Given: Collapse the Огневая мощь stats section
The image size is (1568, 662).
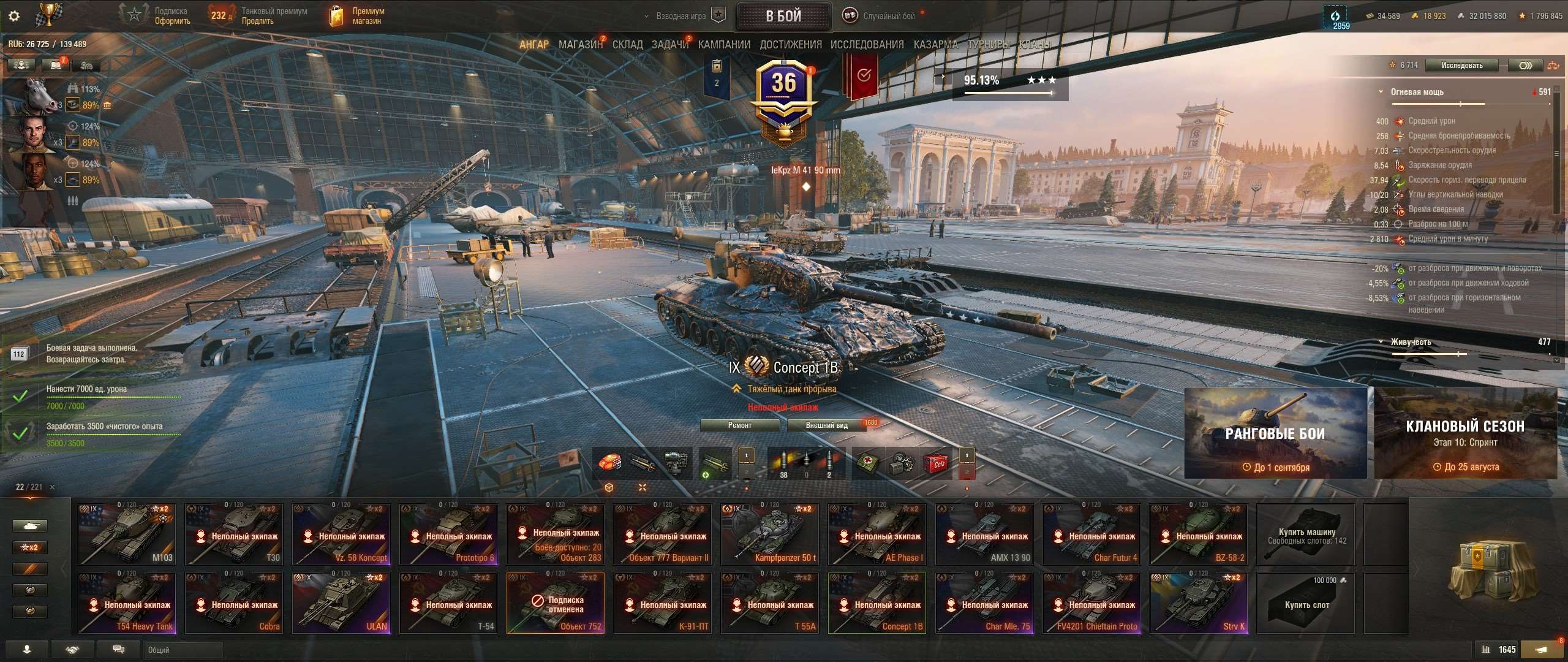Looking at the screenshot, I should 1382,92.
